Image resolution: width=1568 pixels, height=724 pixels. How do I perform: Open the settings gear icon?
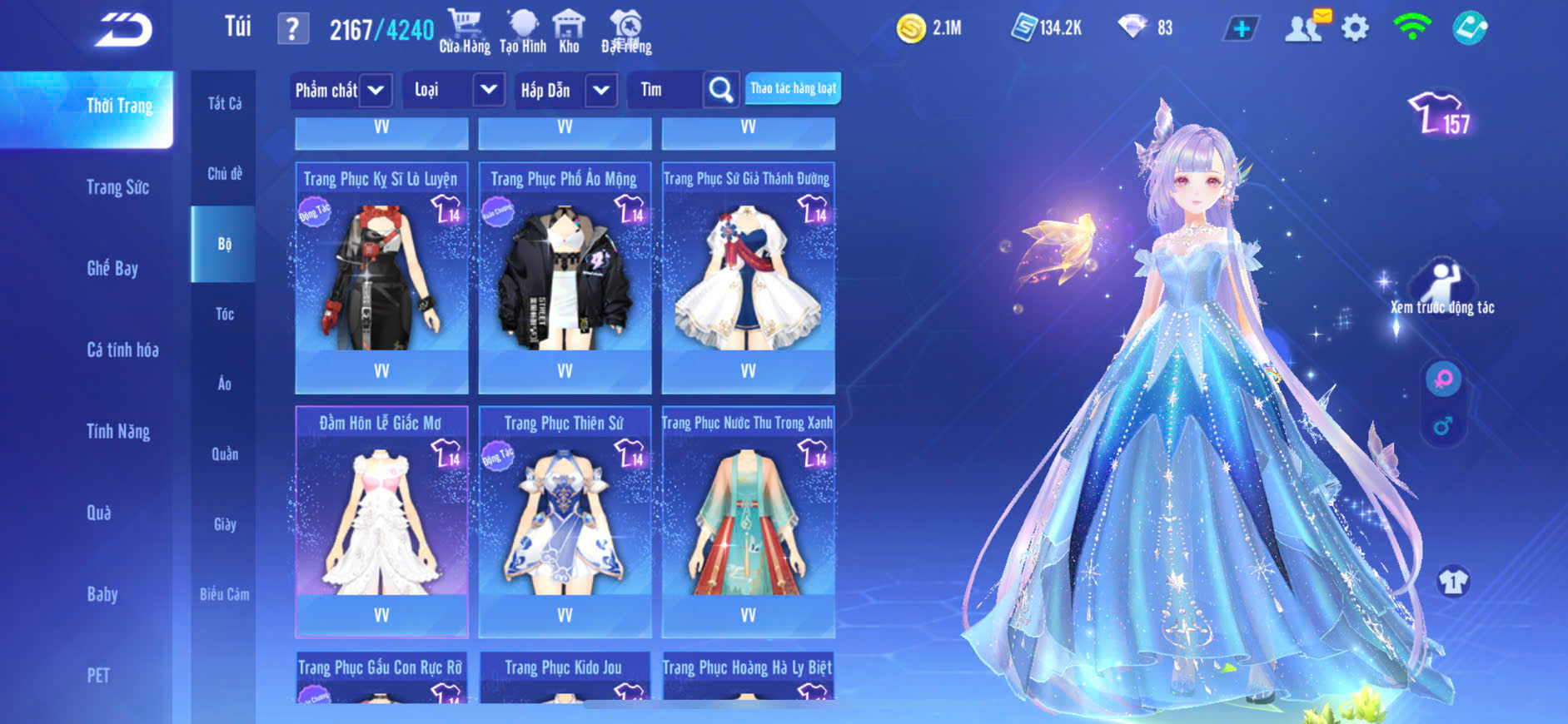tap(1355, 29)
